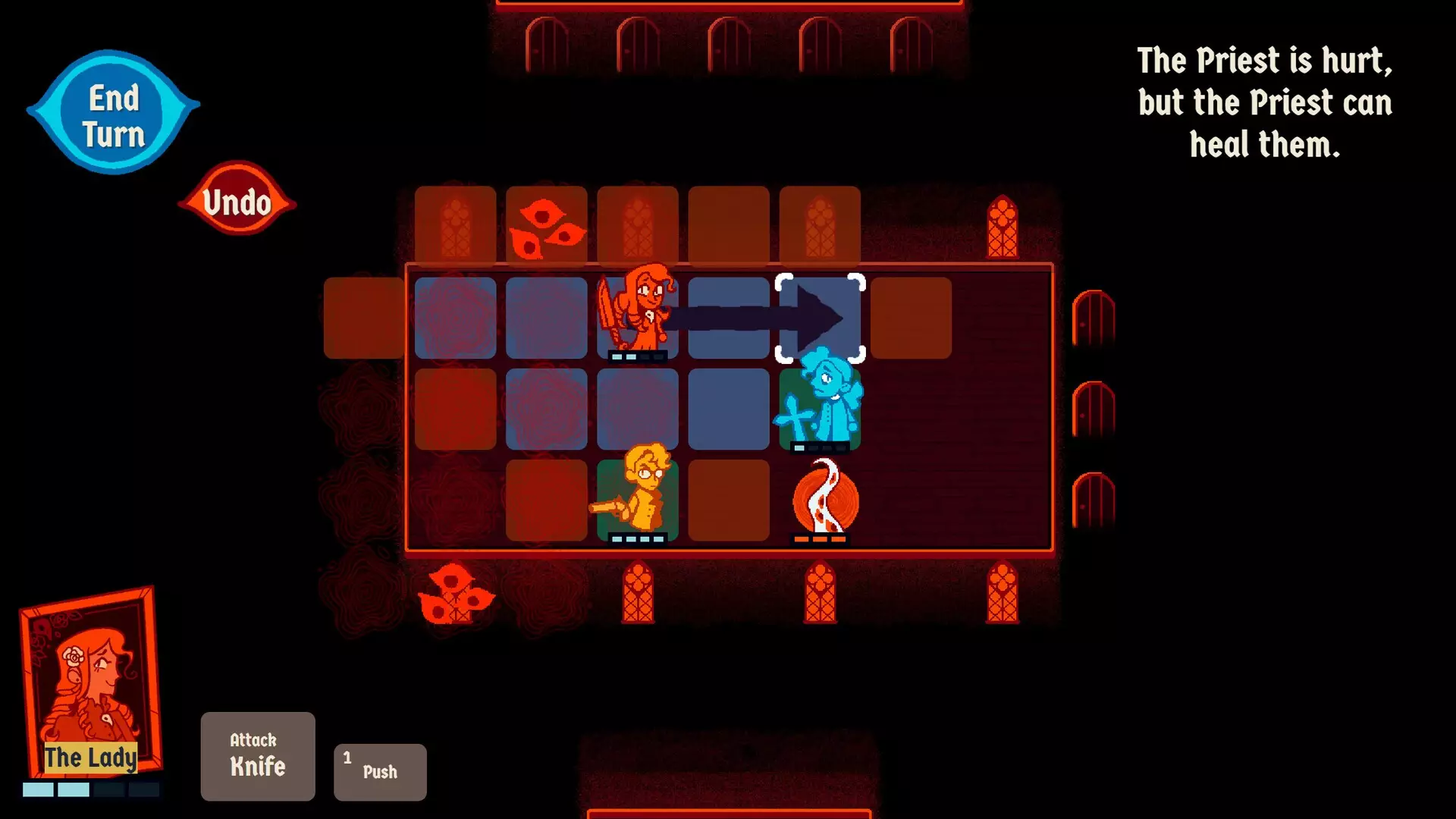
Task: Click the tentacle's orange health bar
Action: coord(819,540)
